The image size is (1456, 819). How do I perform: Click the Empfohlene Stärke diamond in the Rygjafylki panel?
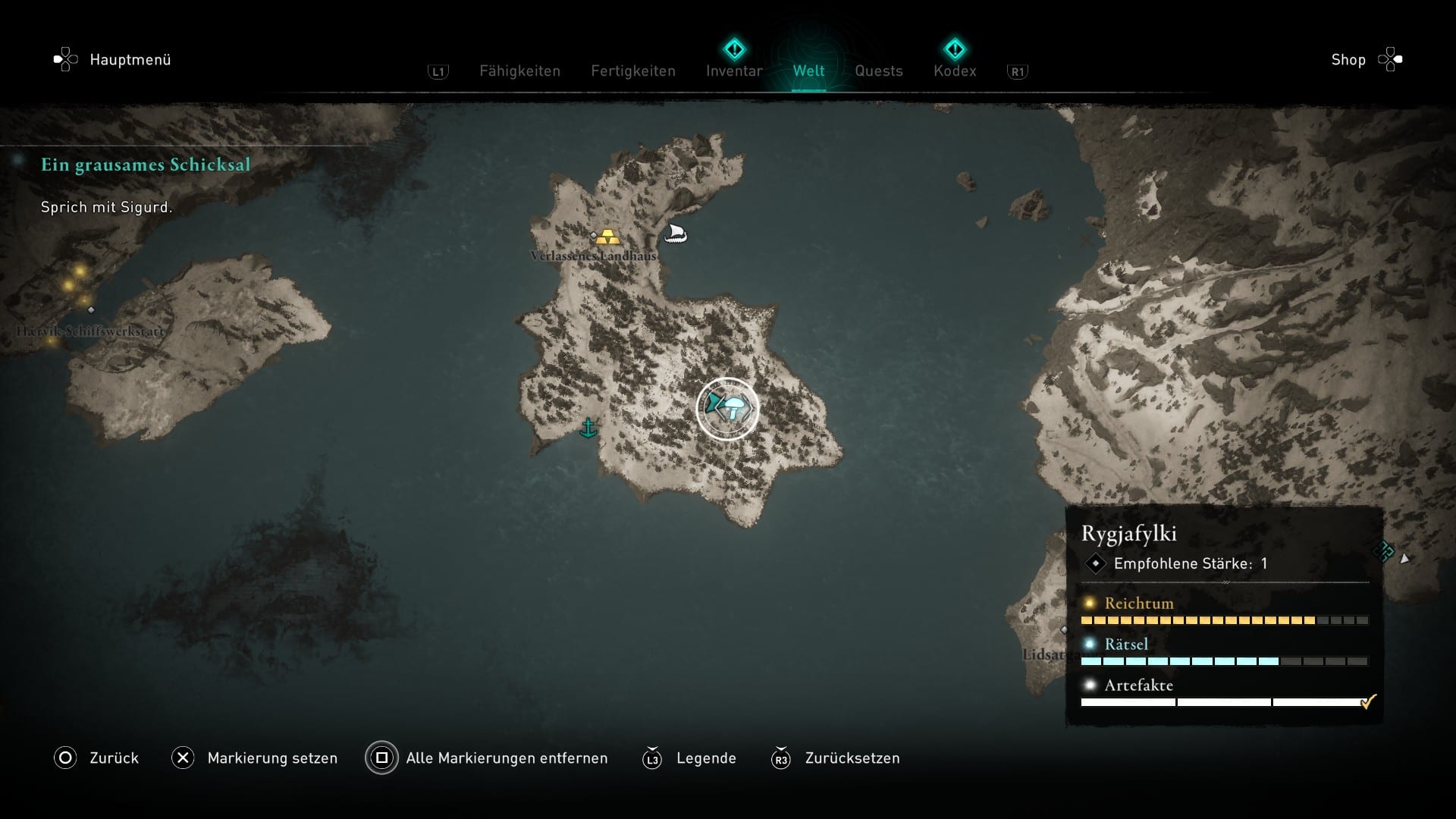click(x=1096, y=563)
